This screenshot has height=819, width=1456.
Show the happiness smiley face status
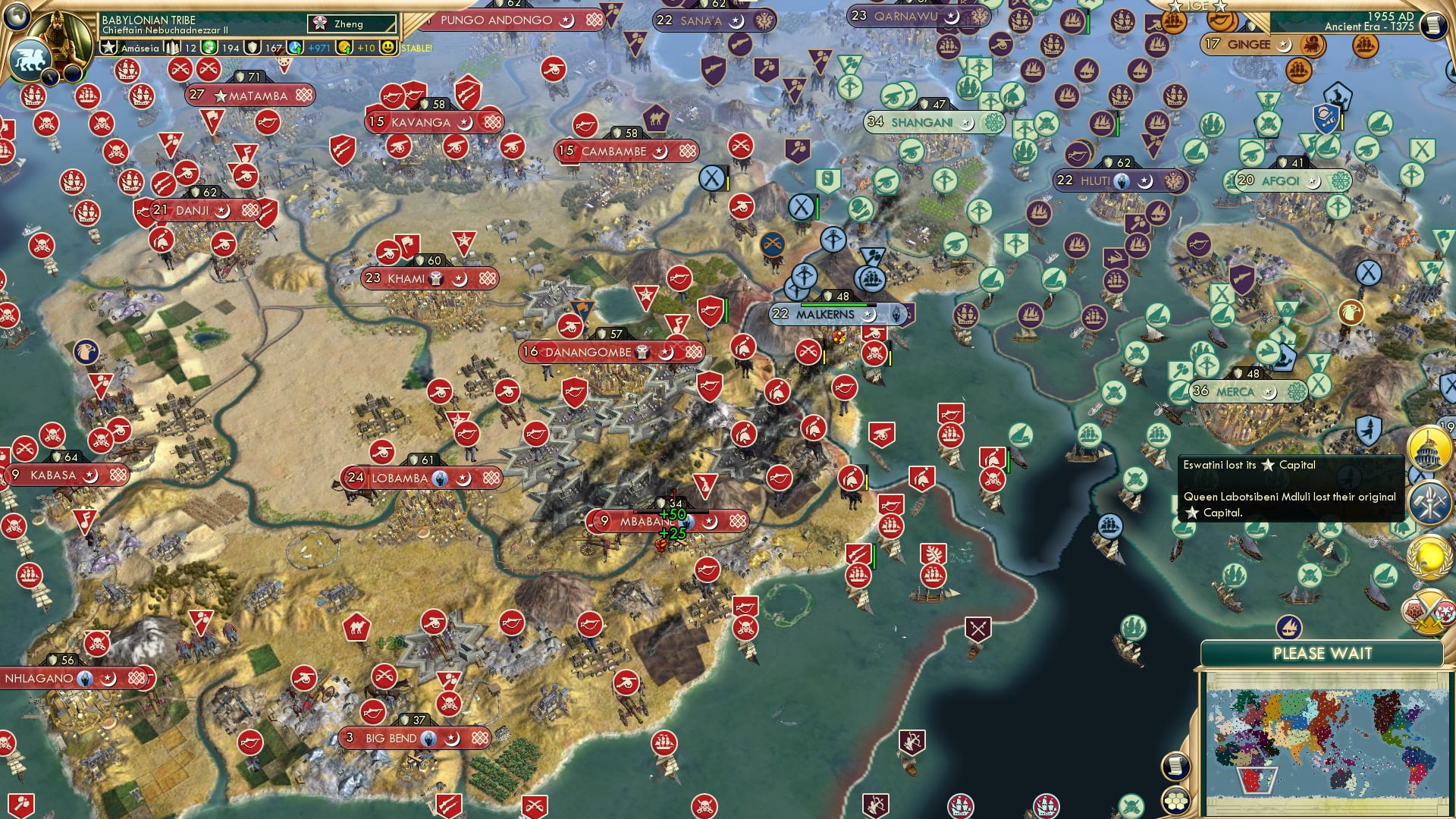click(x=388, y=48)
